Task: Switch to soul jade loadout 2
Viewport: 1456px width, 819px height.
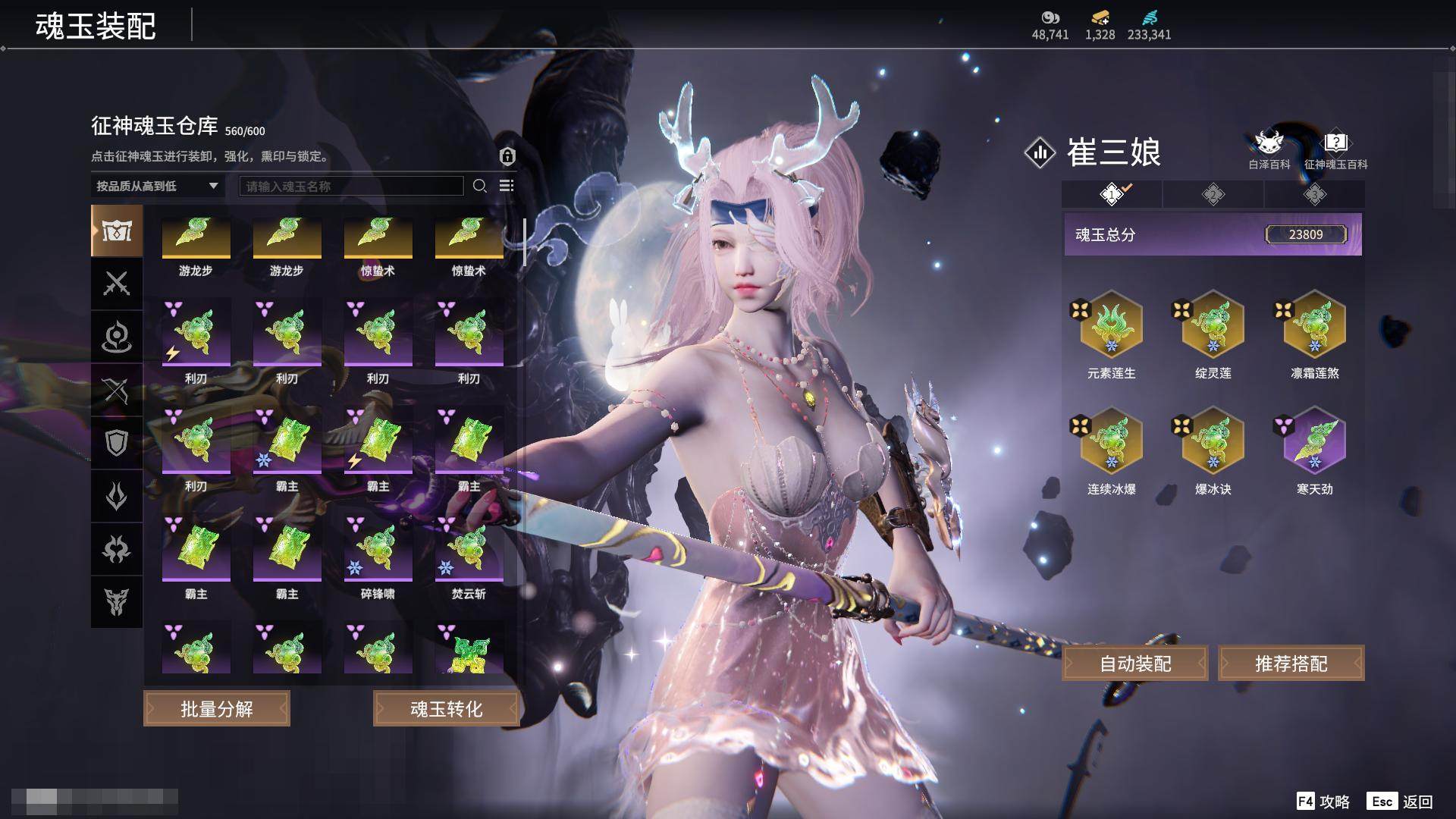Action: point(1213,195)
